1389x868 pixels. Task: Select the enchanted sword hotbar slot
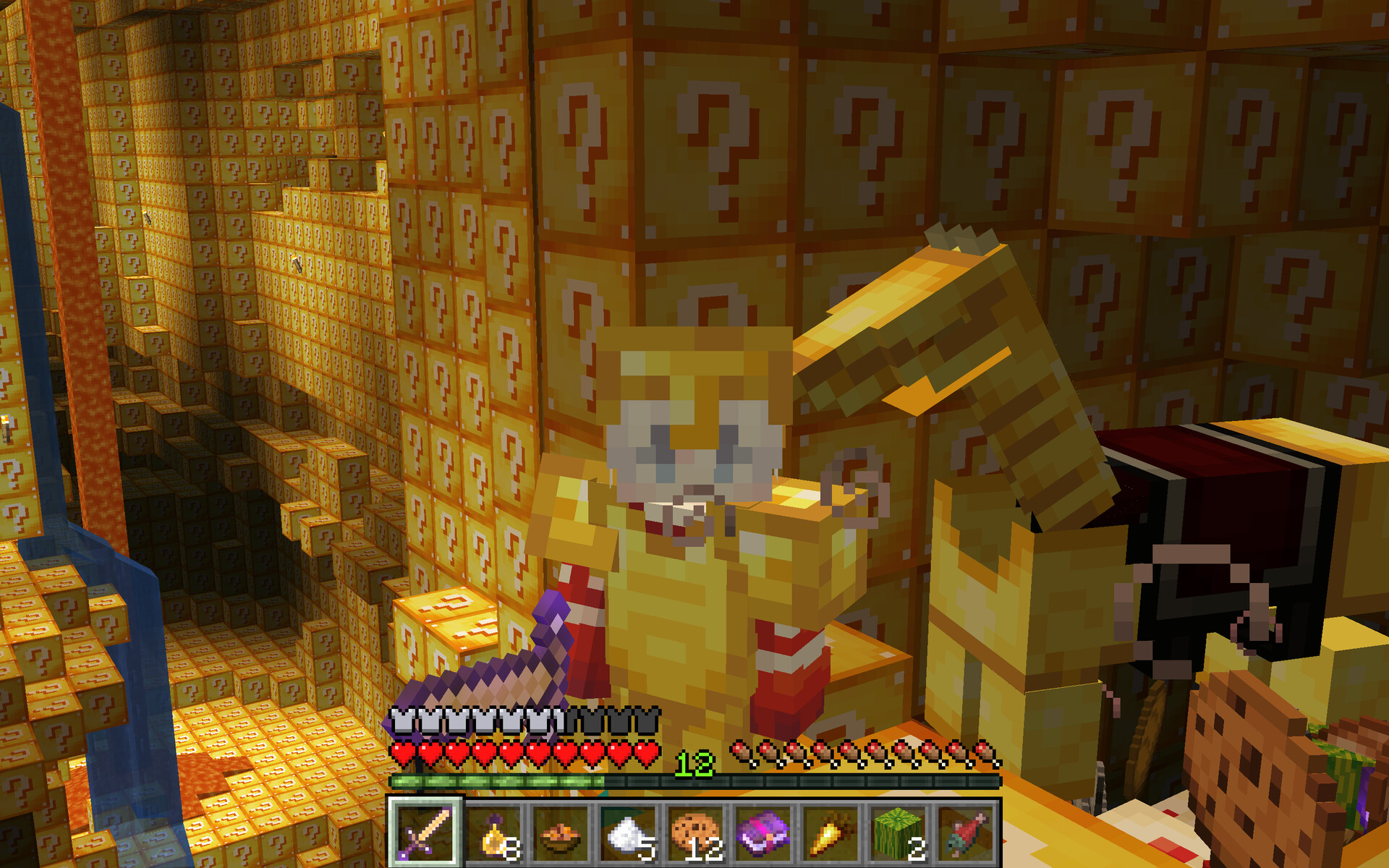pyautogui.click(x=425, y=832)
